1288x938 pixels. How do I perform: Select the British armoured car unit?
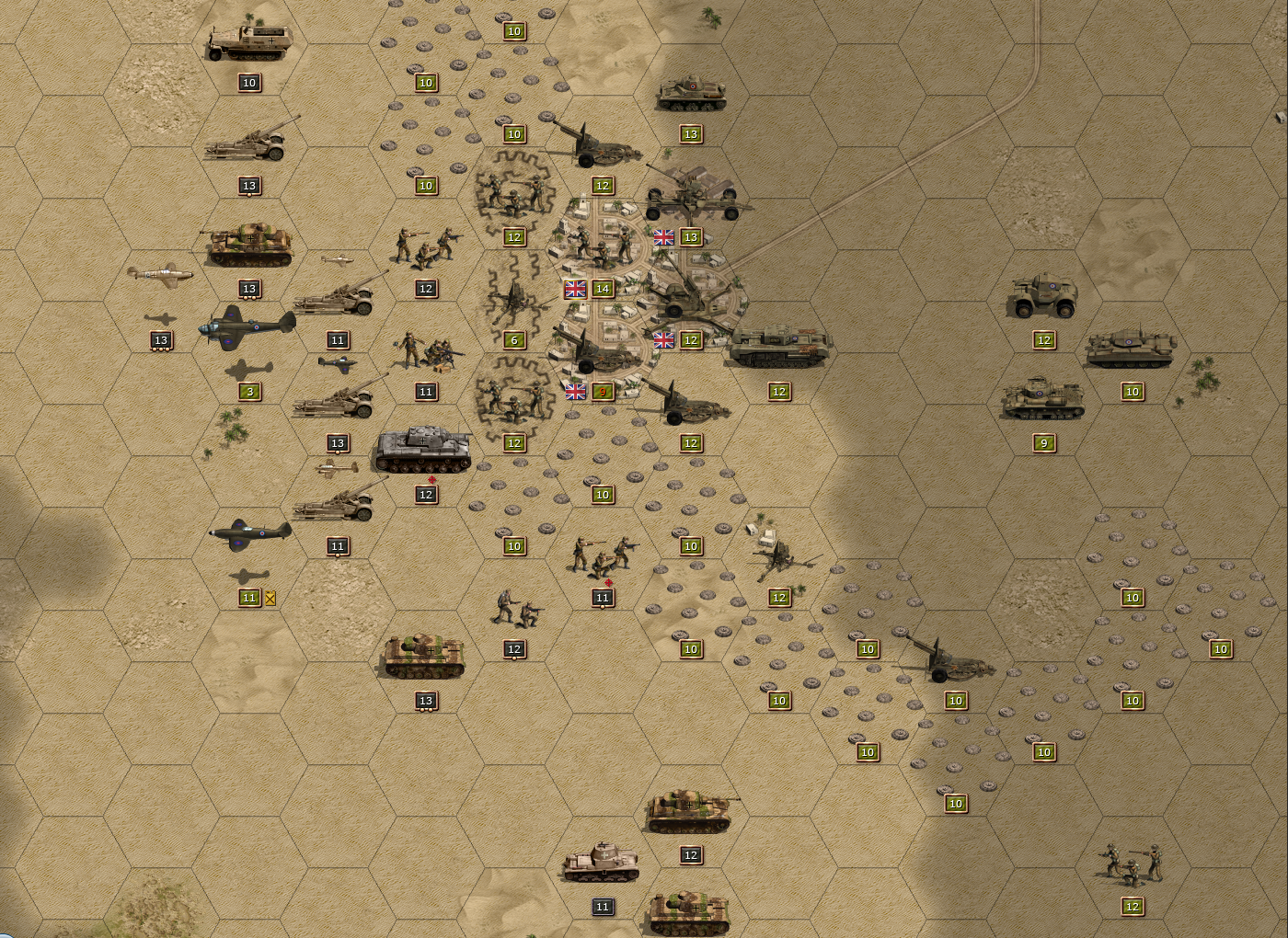click(1043, 296)
